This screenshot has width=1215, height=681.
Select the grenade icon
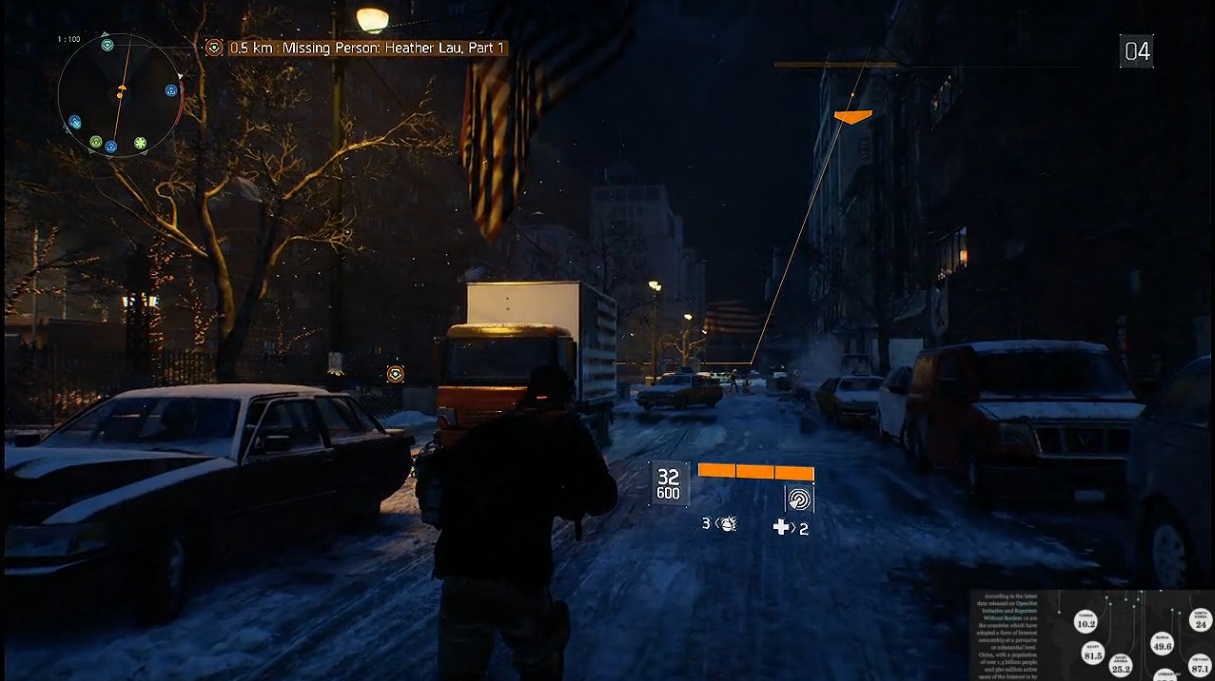(x=727, y=523)
